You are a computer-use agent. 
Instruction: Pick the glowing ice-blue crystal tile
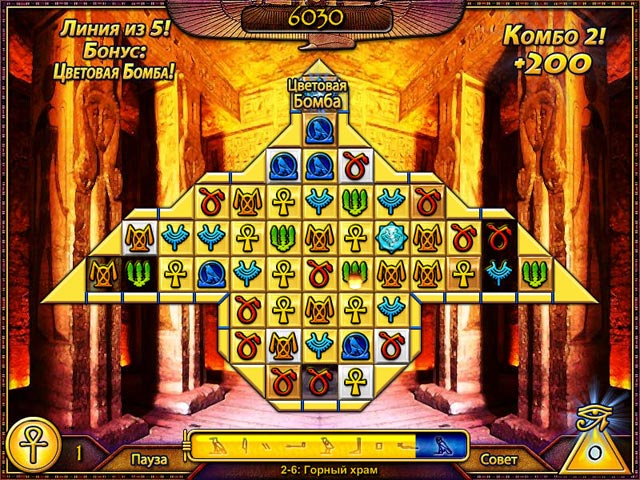(x=390, y=236)
